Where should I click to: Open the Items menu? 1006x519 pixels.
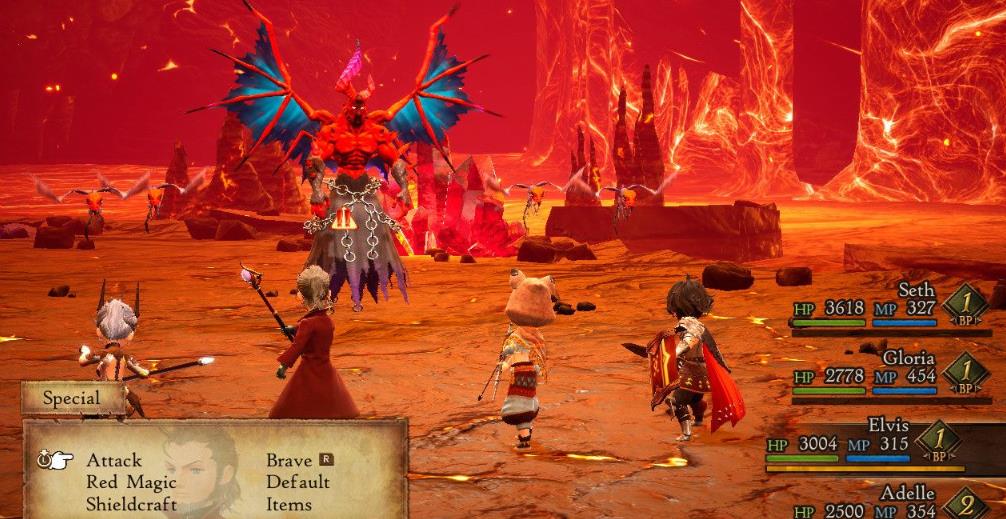288,504
